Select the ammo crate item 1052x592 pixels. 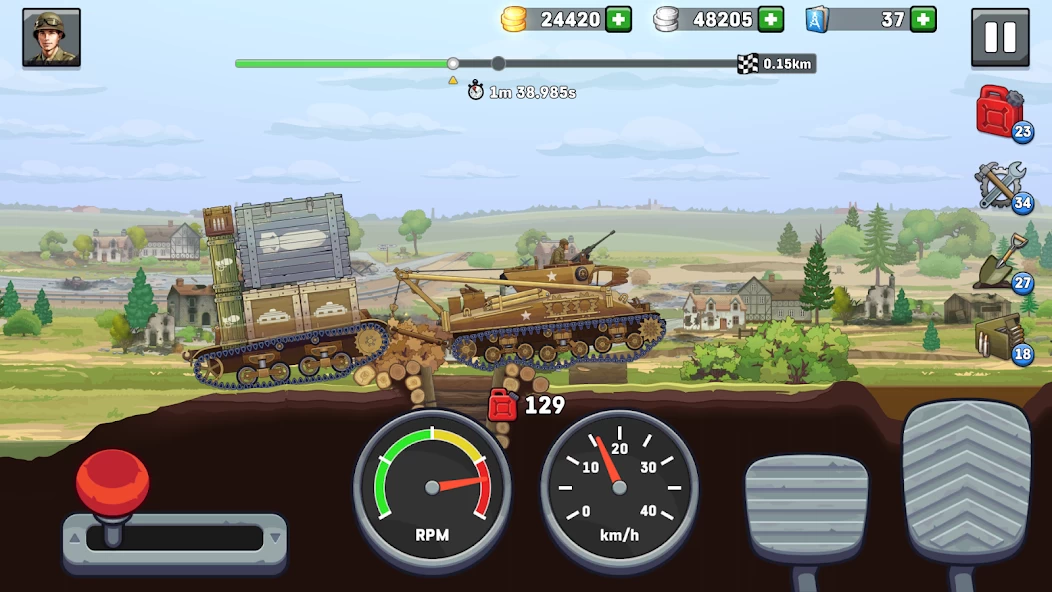(1000, 338)
